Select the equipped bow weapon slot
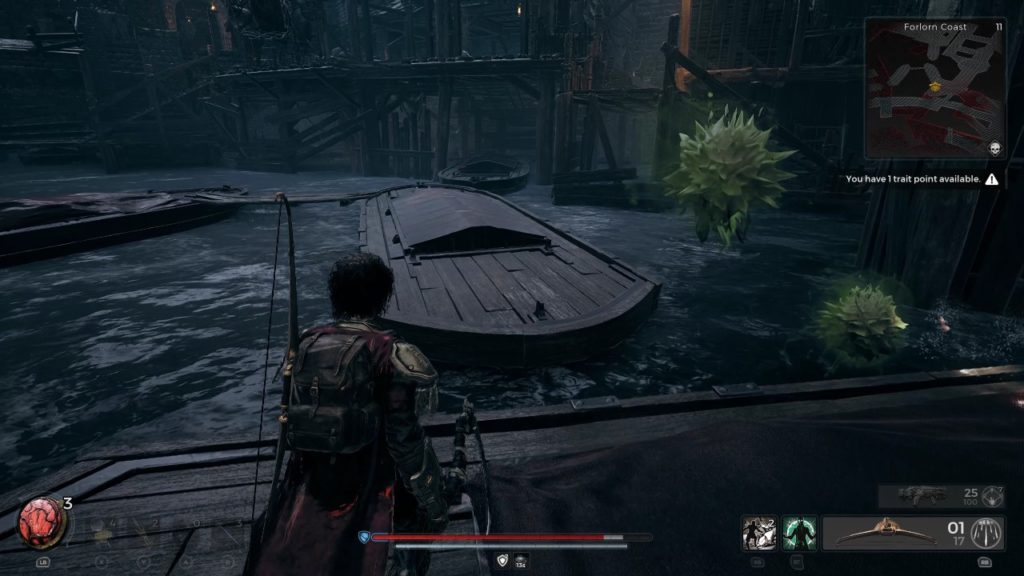This screenshot has height=576, width=1024. tap(883, 532)
